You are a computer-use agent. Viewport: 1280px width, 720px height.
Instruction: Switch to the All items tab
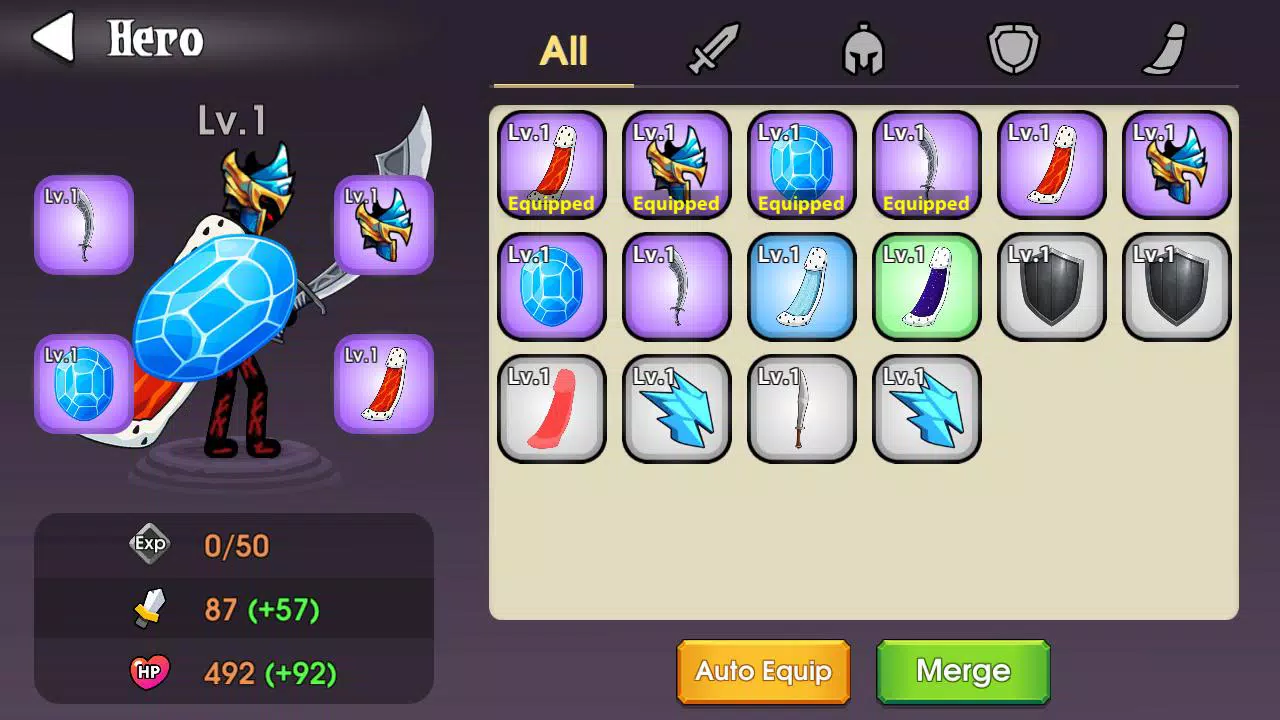[561, 52]
